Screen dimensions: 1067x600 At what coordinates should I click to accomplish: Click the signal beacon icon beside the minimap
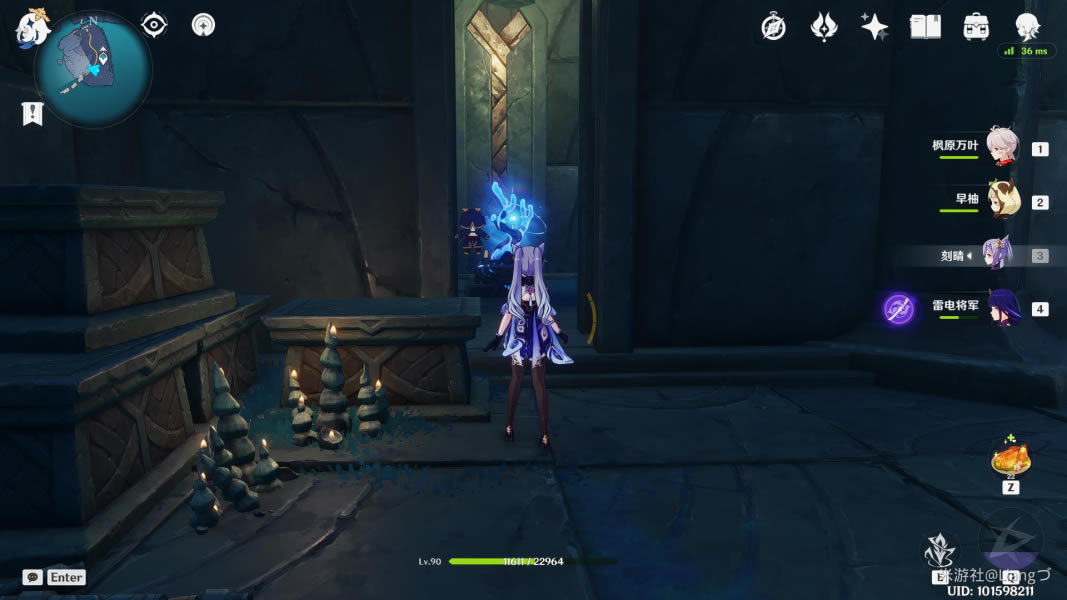(203, 25)
